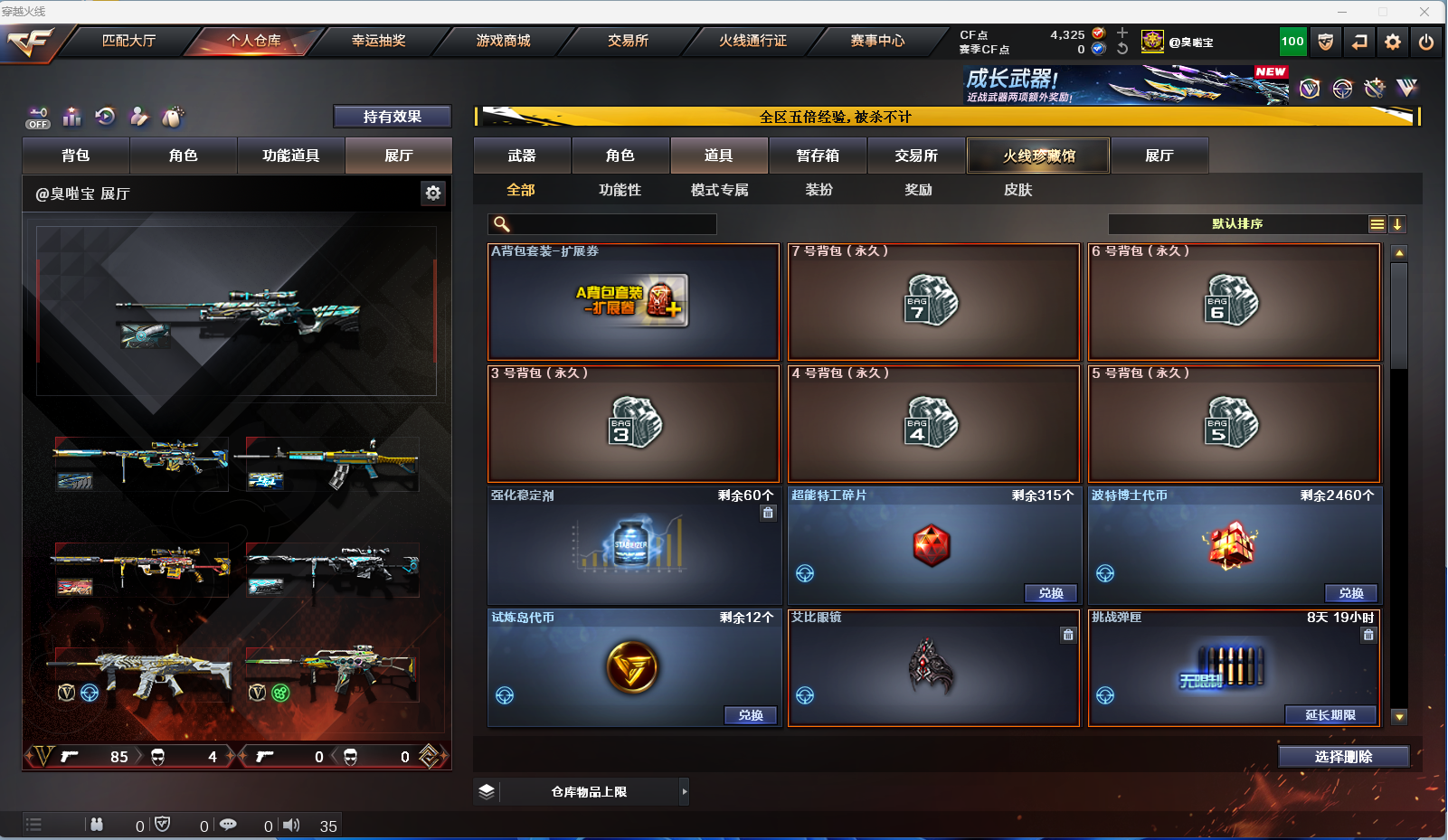Open showroom gear settings

(433, 193)
